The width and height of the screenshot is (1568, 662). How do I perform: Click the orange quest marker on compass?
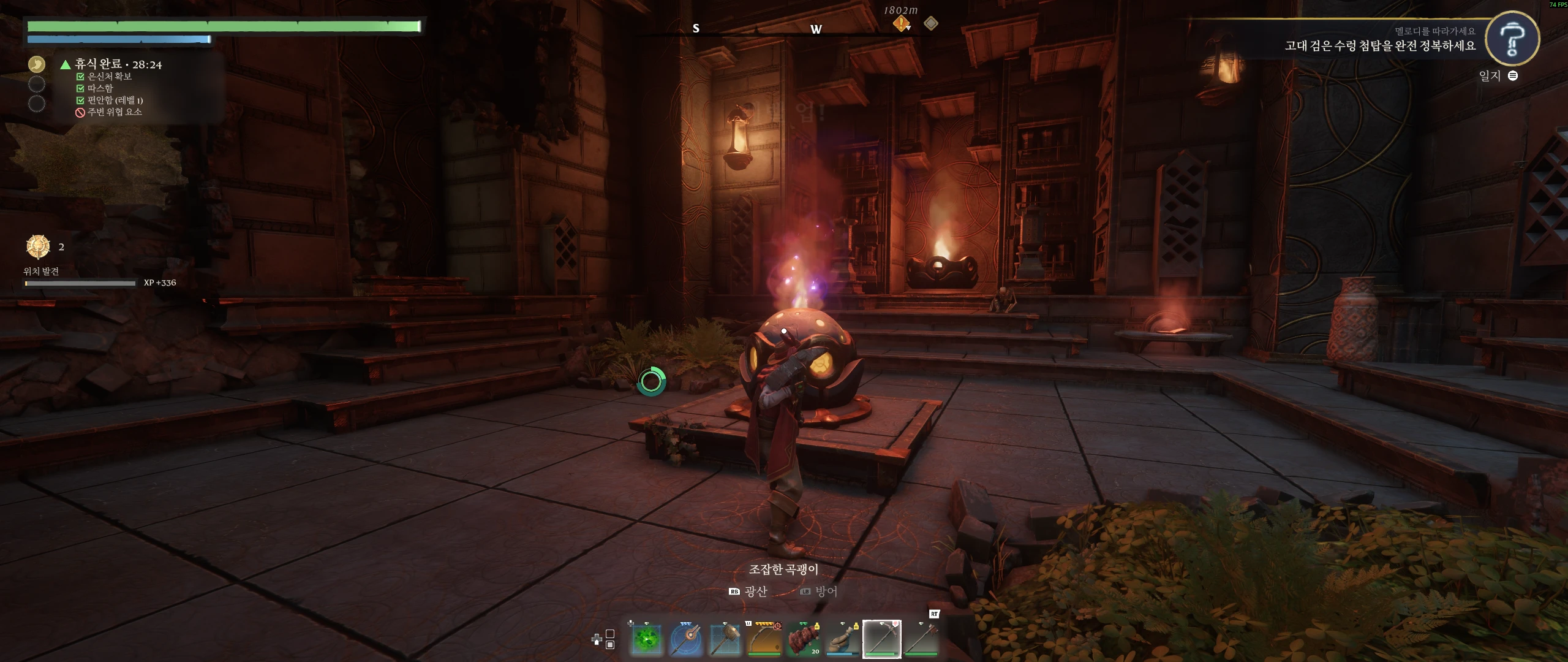point(901,23)
